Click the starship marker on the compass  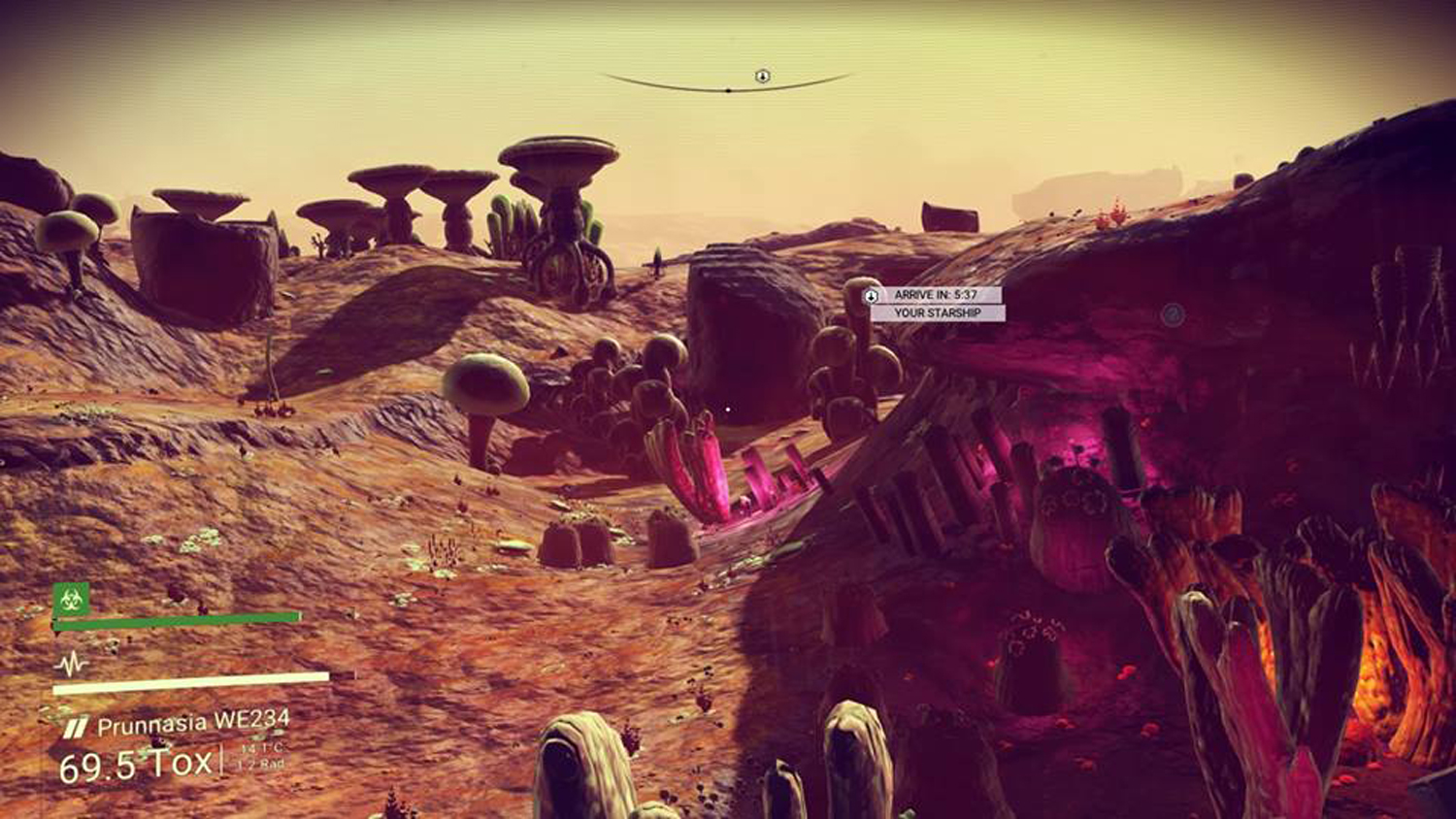click(x=763, y=76)
